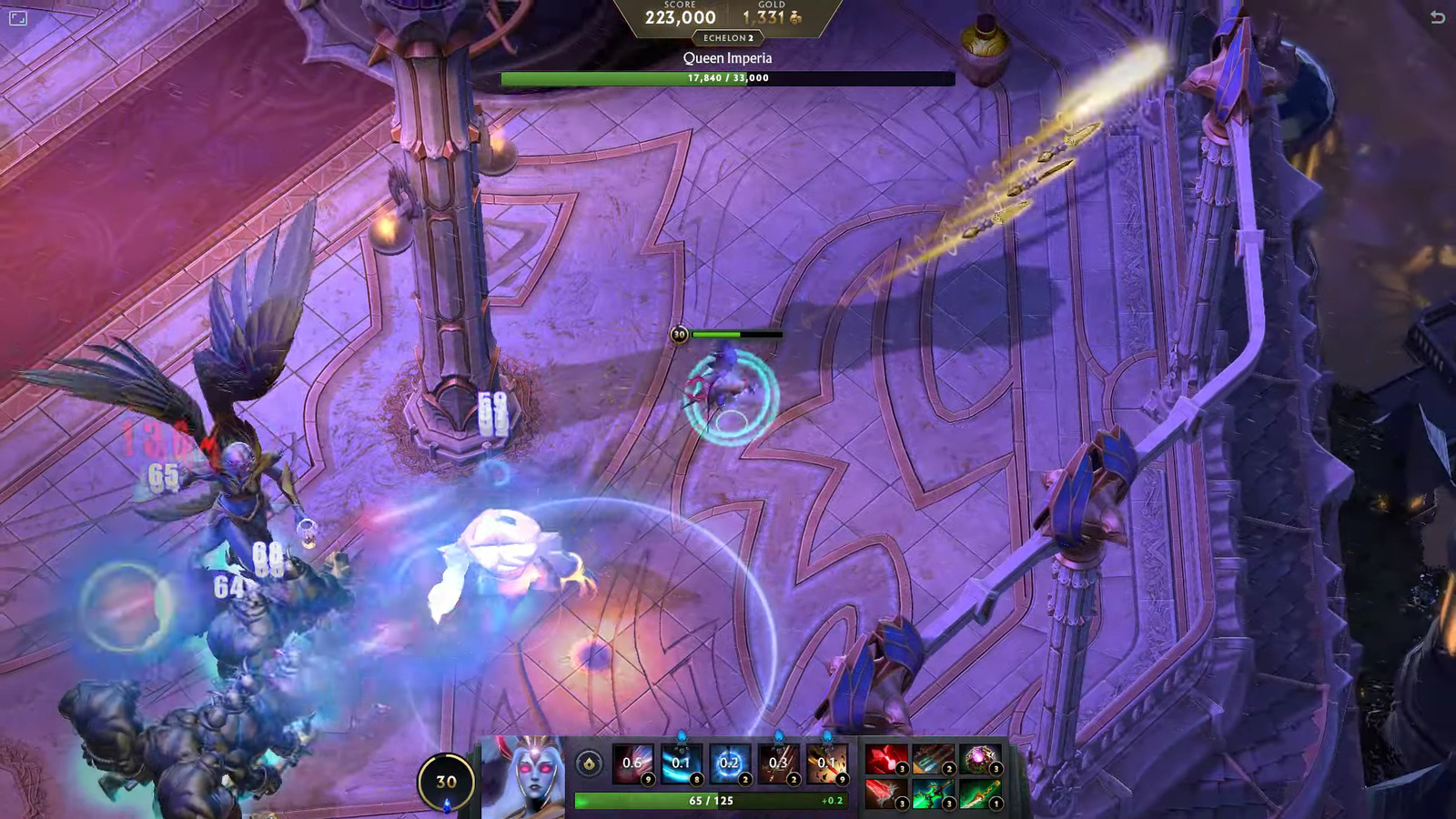Open the hero portrait panel
The height and width of the screenshot is (819, 1456).
[x=525, y=776]
